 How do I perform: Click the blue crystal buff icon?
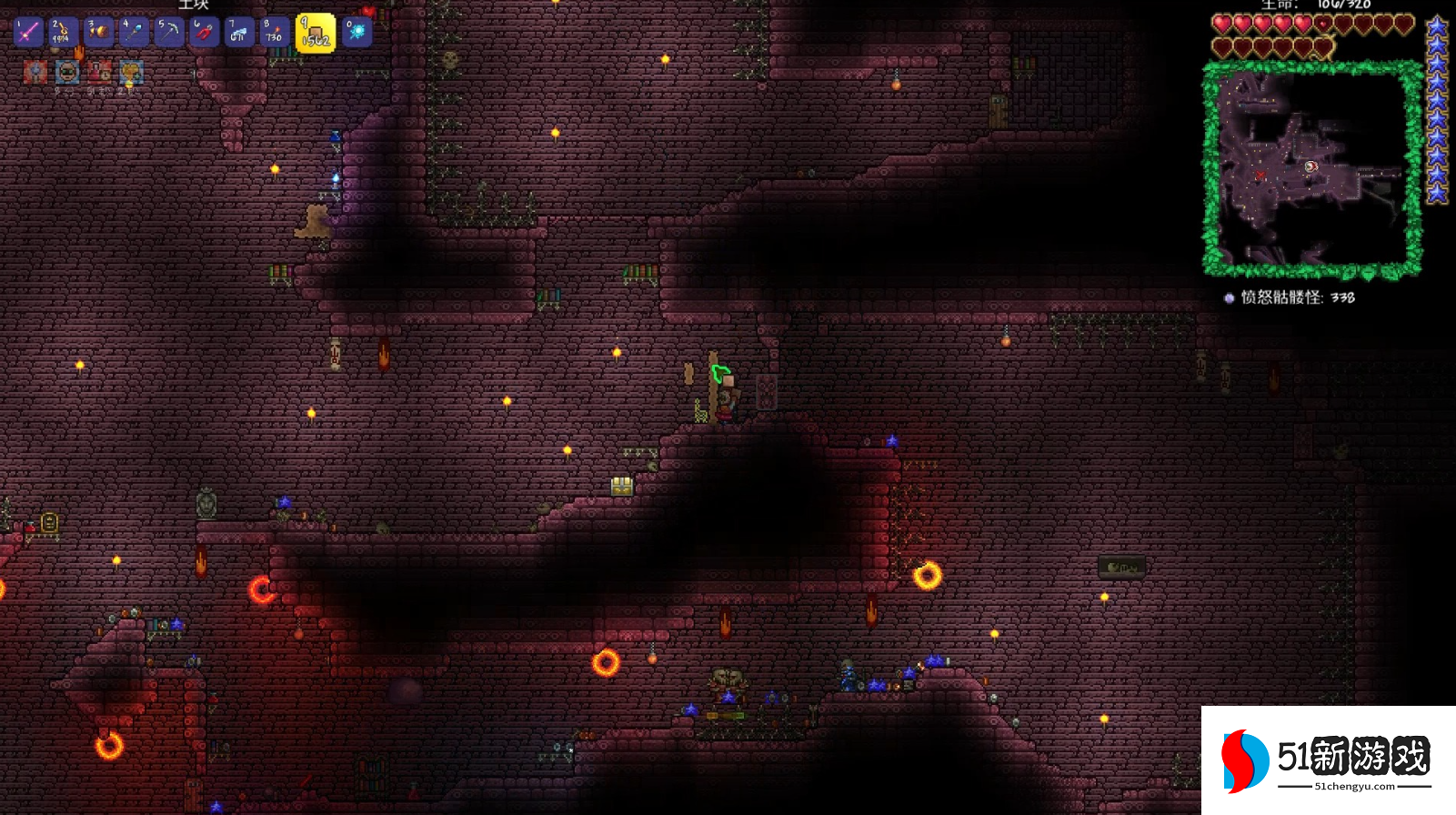tap(35, 72)
